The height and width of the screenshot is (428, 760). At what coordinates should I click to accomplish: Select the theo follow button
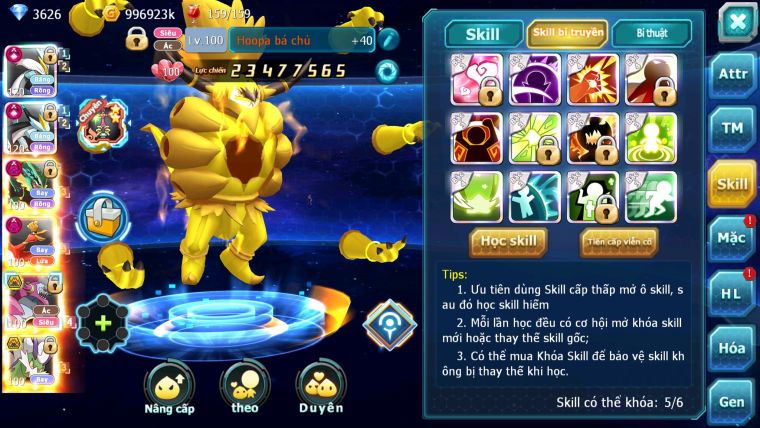coord(244,387)
